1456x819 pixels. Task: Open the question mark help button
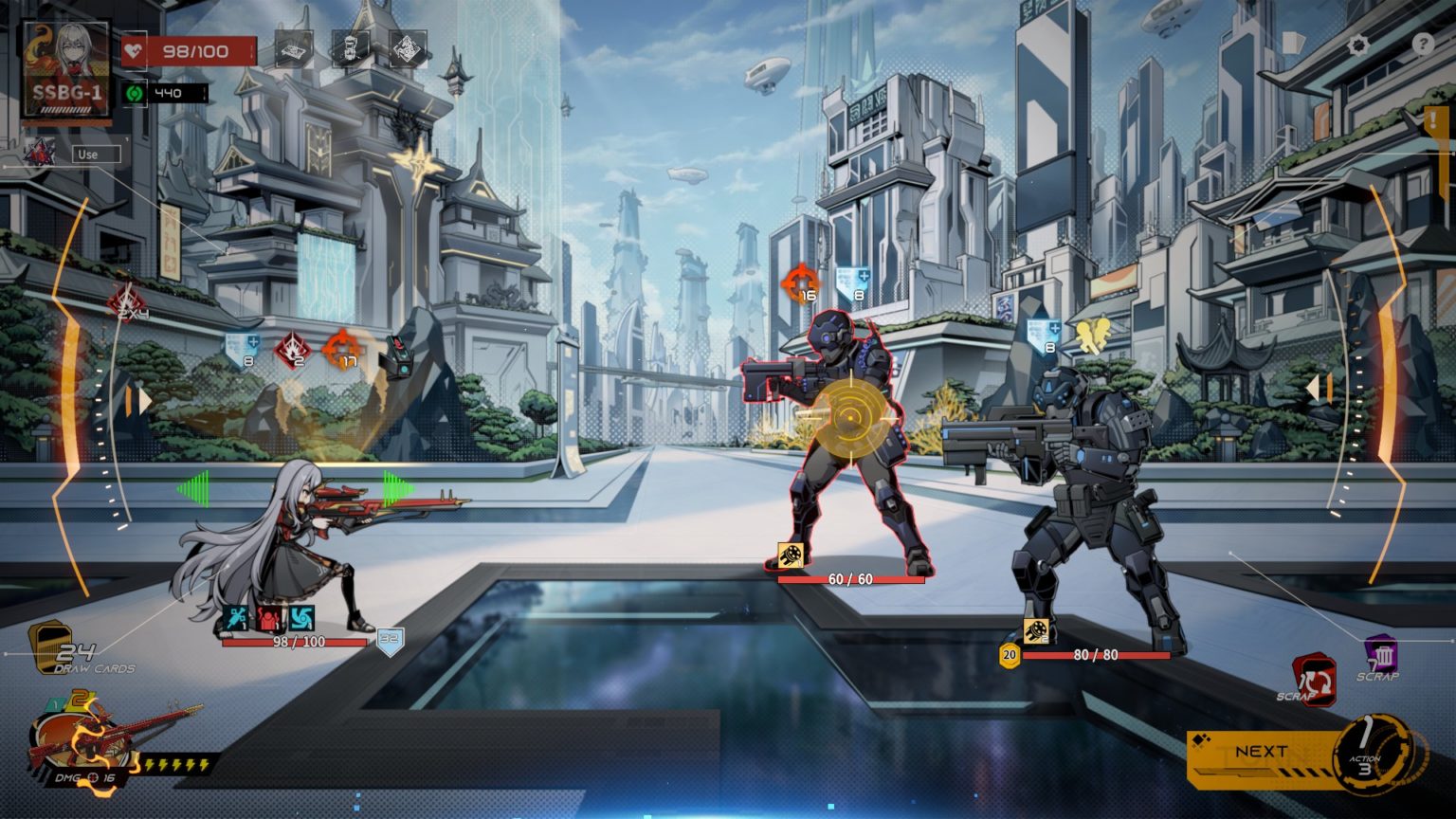pos(1423,44)
